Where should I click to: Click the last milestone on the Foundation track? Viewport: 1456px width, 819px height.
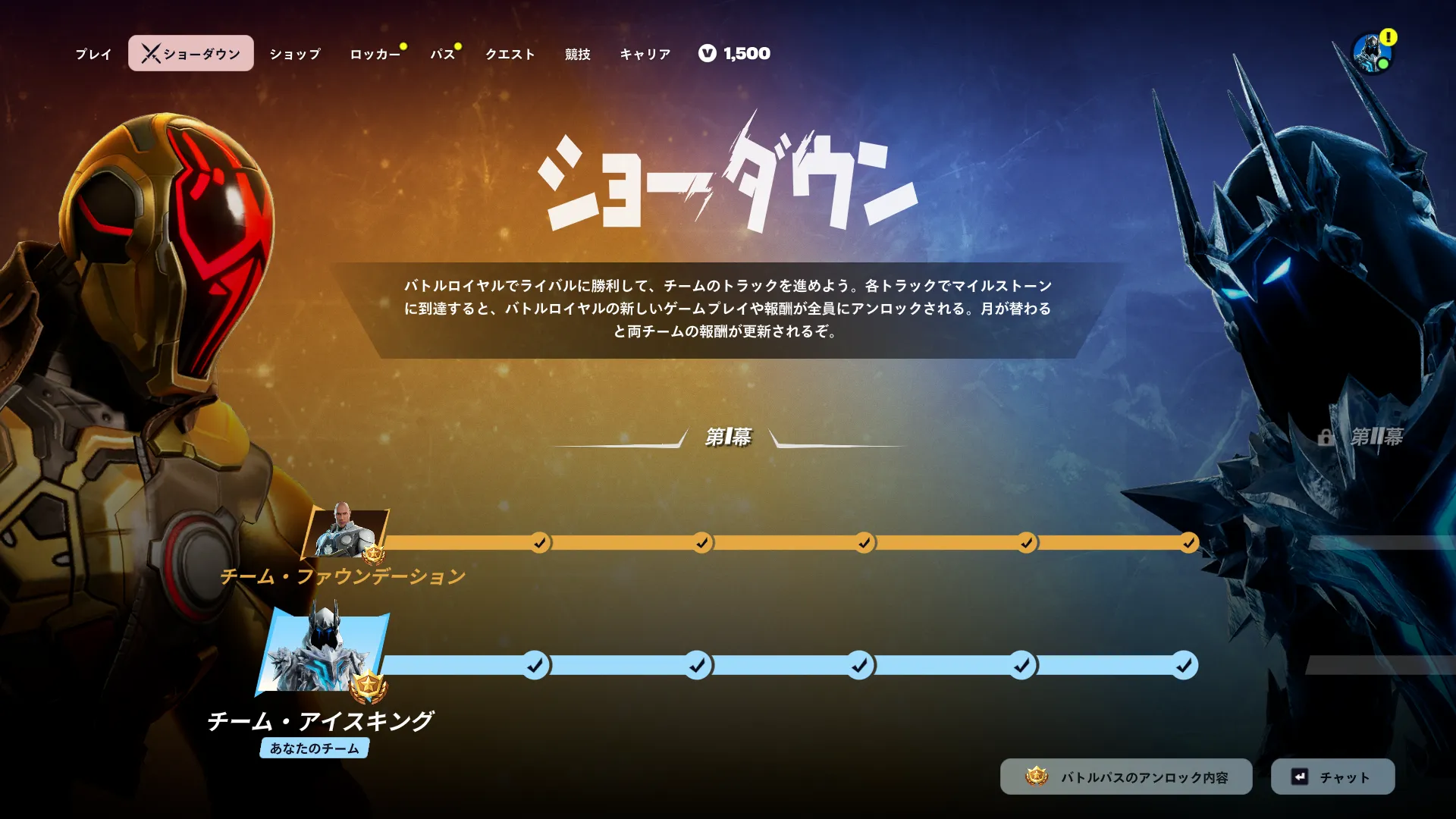click(1188, 543)
